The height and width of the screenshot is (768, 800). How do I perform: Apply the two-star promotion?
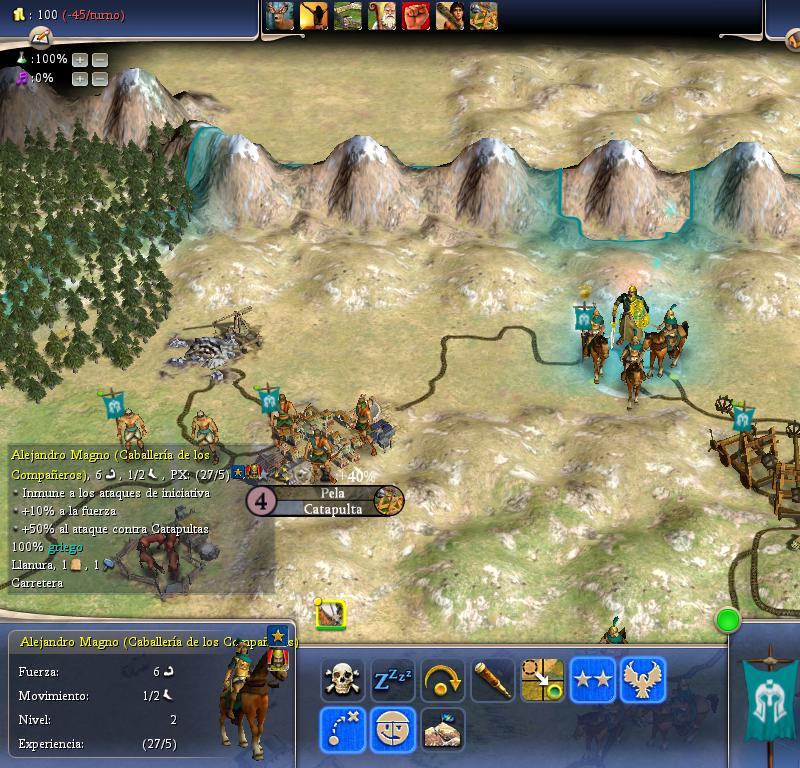coord(592,680)
